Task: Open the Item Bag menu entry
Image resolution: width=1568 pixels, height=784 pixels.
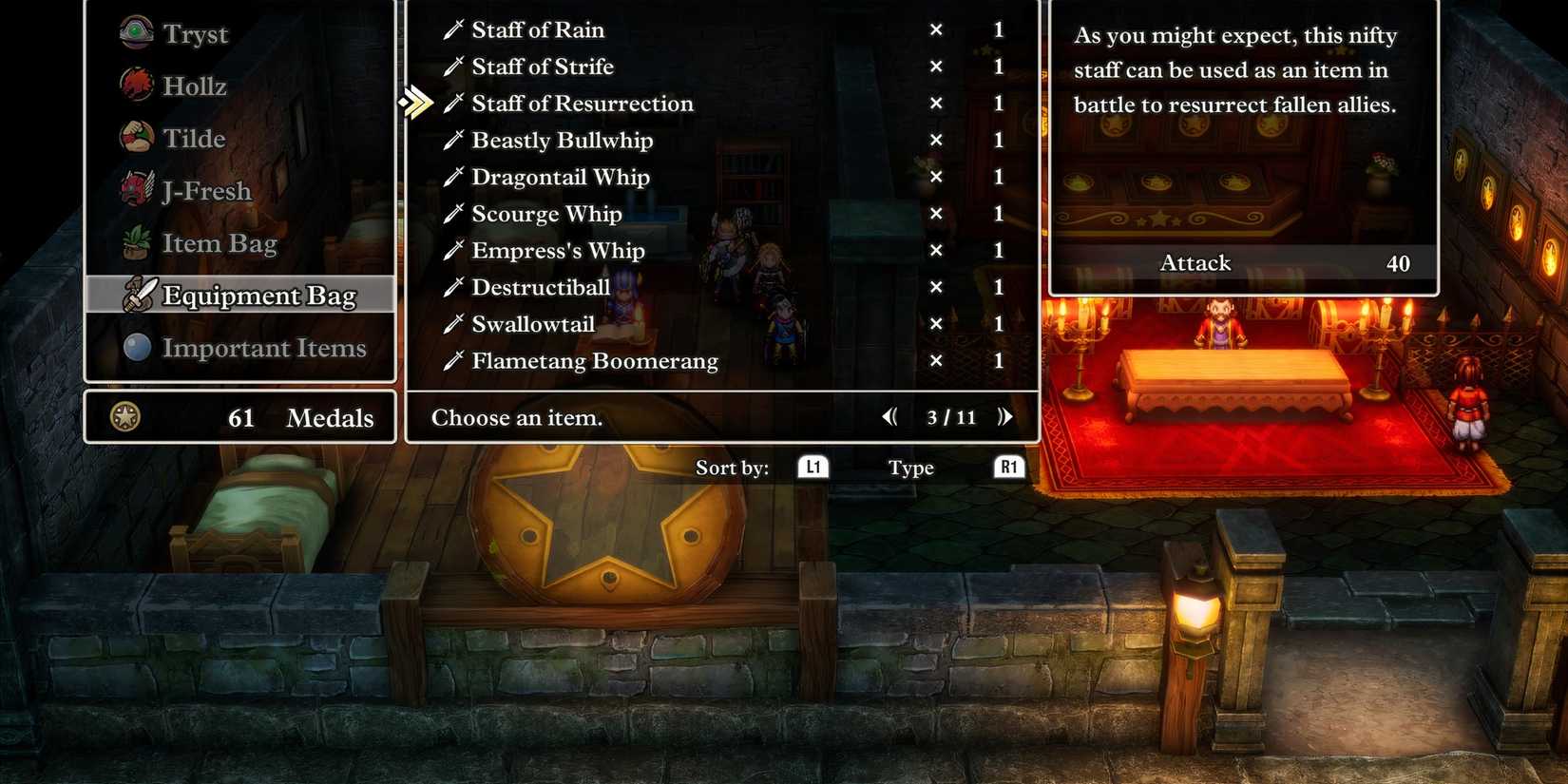Action: pos(220,242)
